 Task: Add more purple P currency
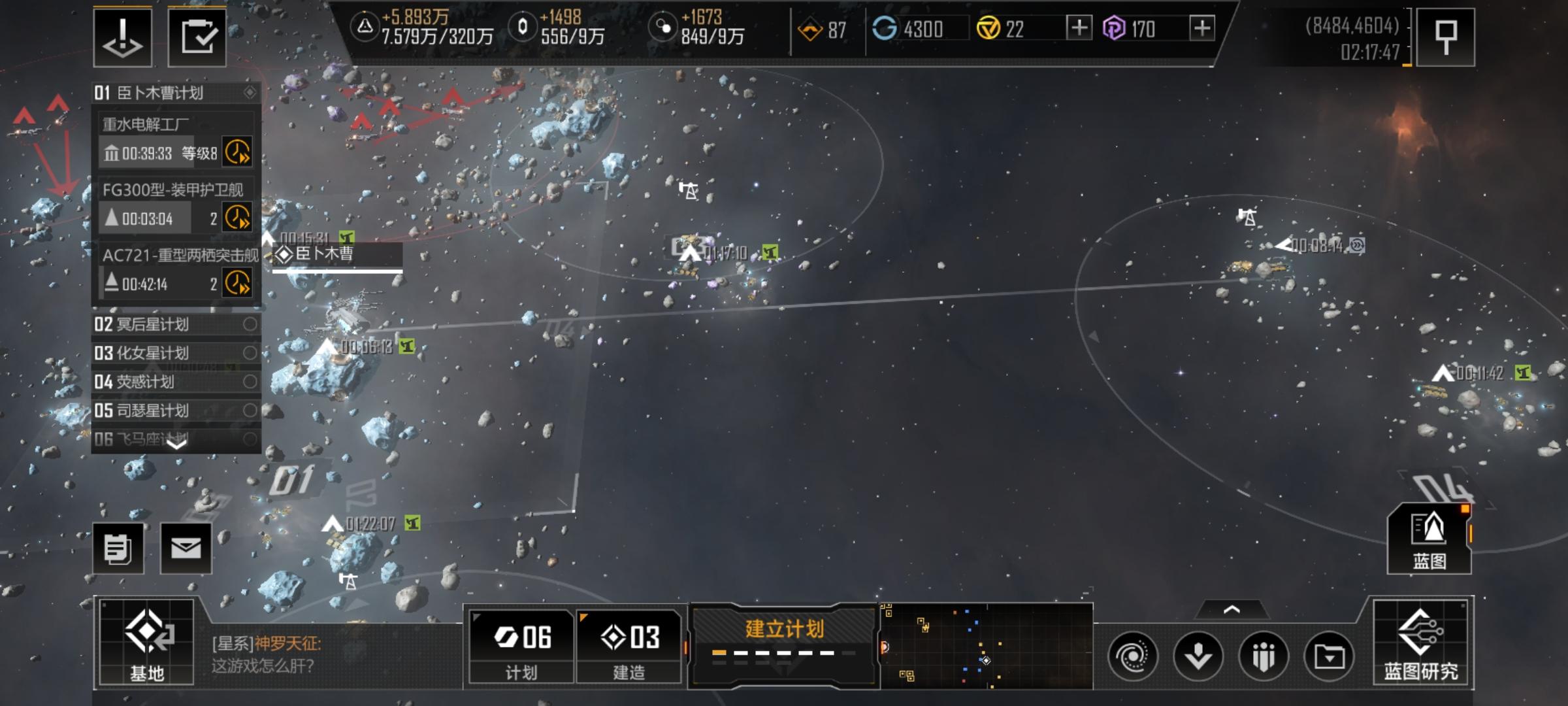(1202, 28)
